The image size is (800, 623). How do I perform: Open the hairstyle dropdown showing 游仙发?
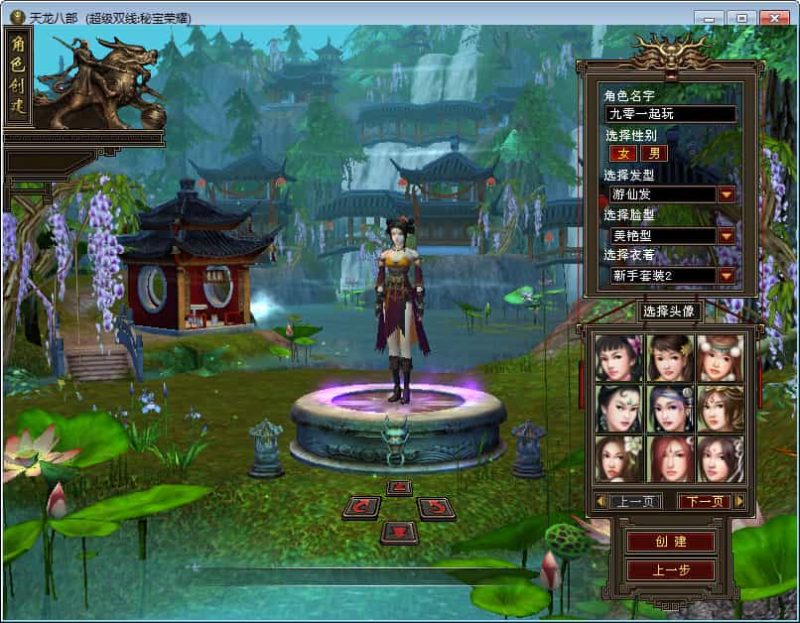726,194
